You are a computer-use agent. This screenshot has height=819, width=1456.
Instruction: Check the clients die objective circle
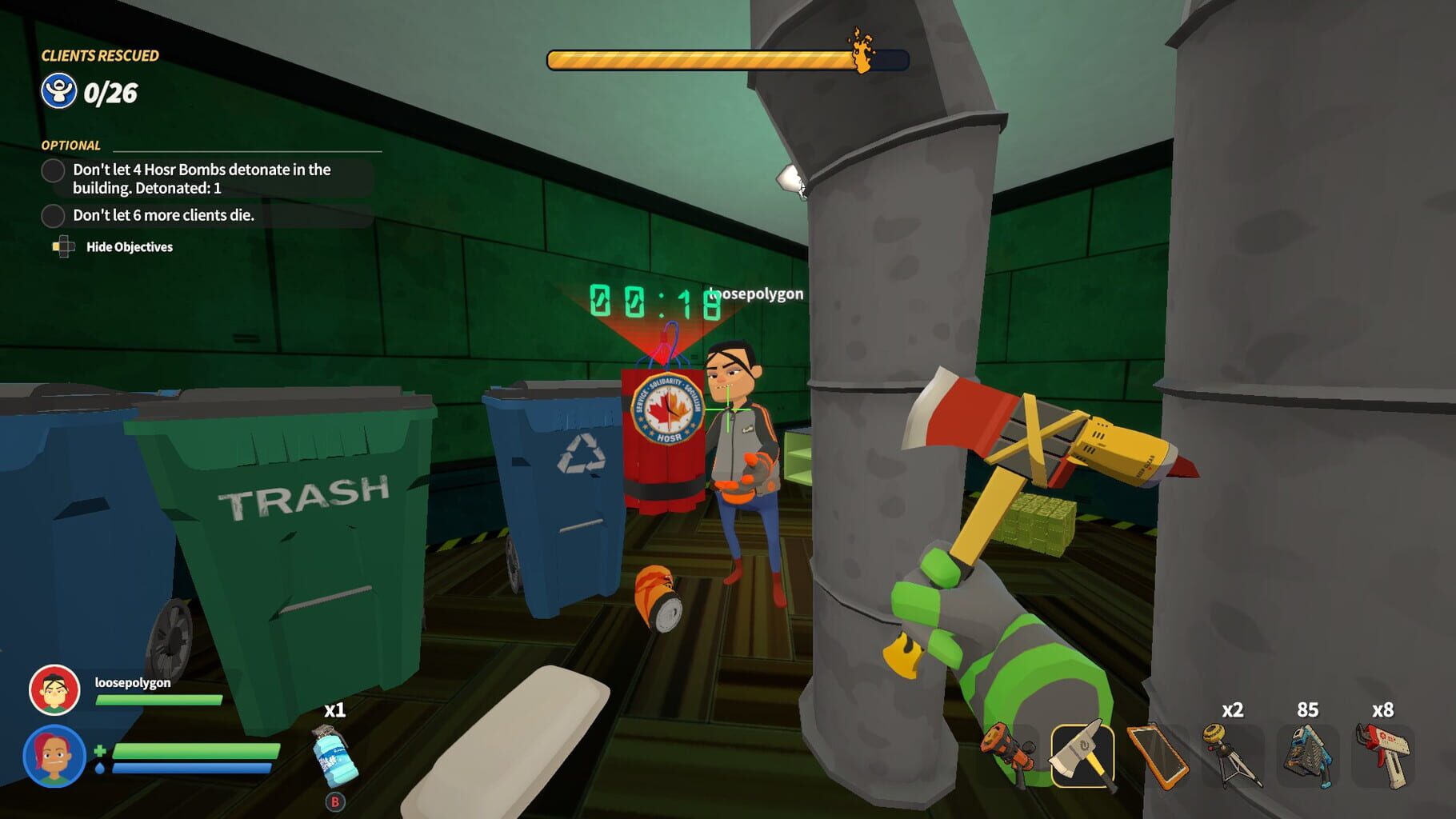tap(52, 215)
